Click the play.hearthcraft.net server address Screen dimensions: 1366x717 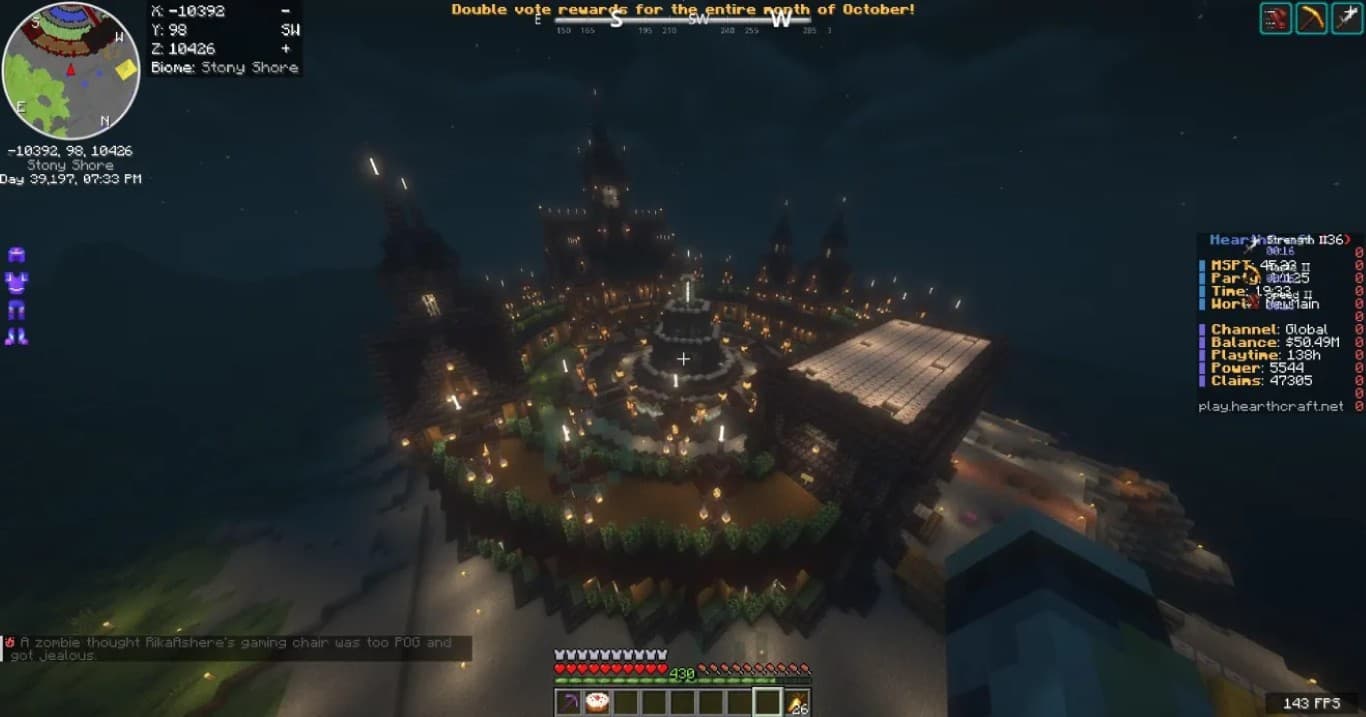pyautogui.click(x=1270, y=407)
